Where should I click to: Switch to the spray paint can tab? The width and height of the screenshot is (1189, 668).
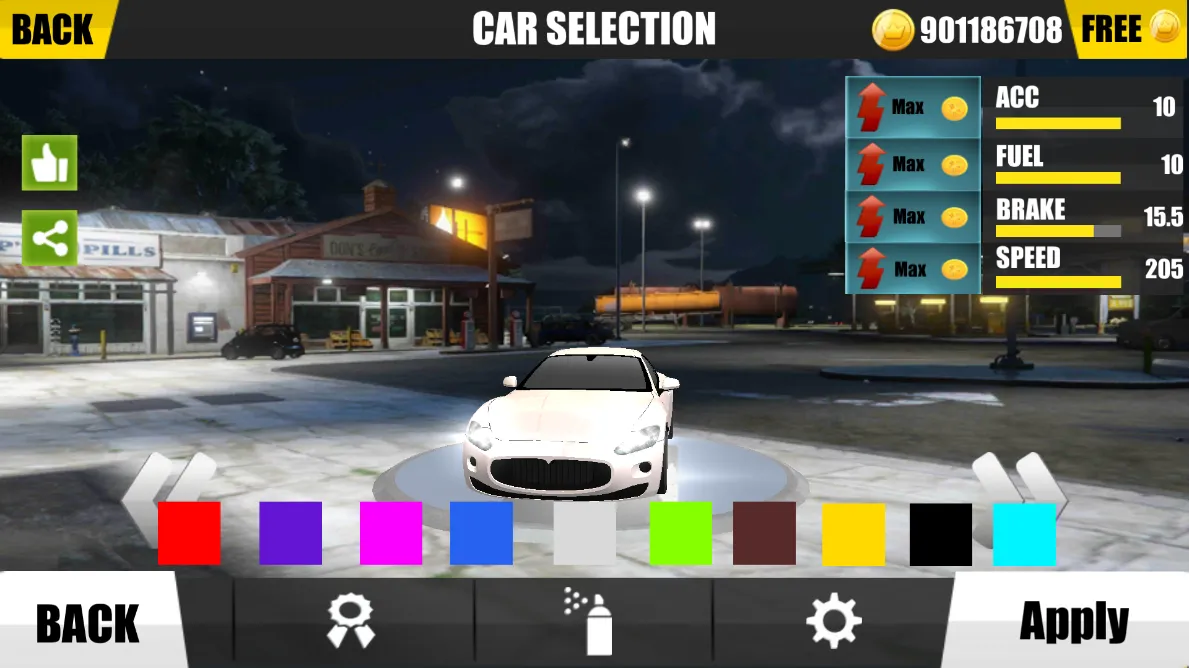590,622
